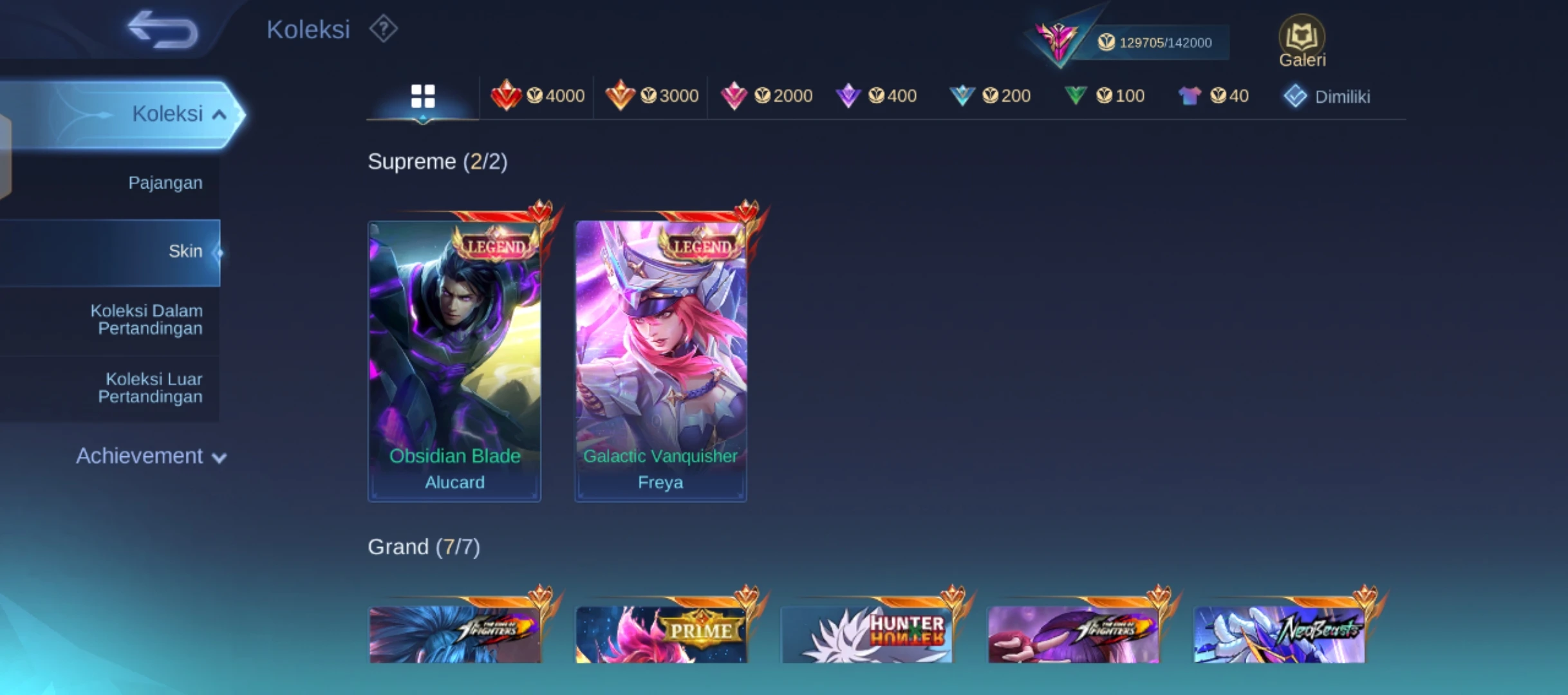Viewport: 1568px width, 695px height.
Task: Collapse the Koleksi arrow chevron
Action: click(x=219, y=113)
